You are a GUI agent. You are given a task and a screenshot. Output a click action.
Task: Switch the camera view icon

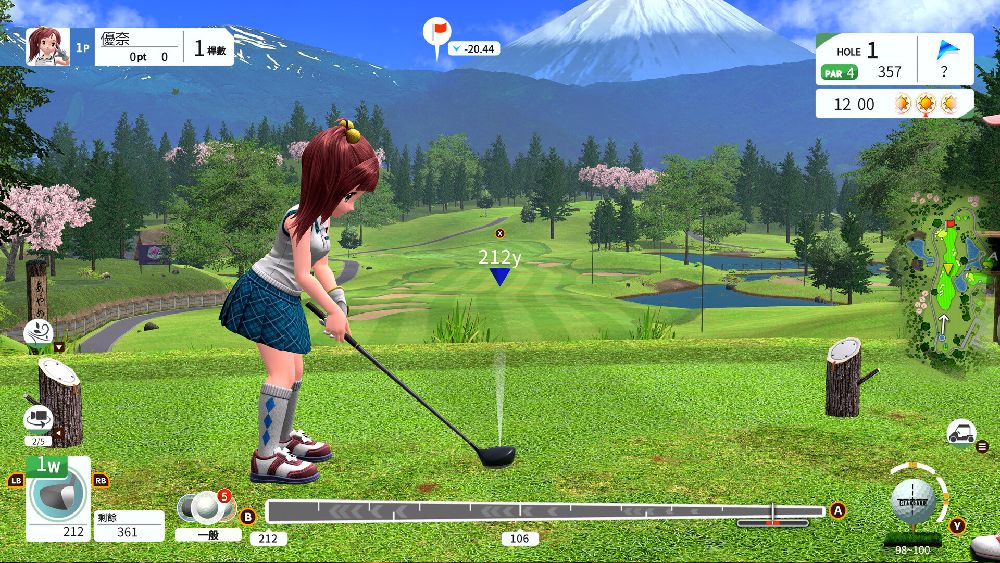point(38,419)
